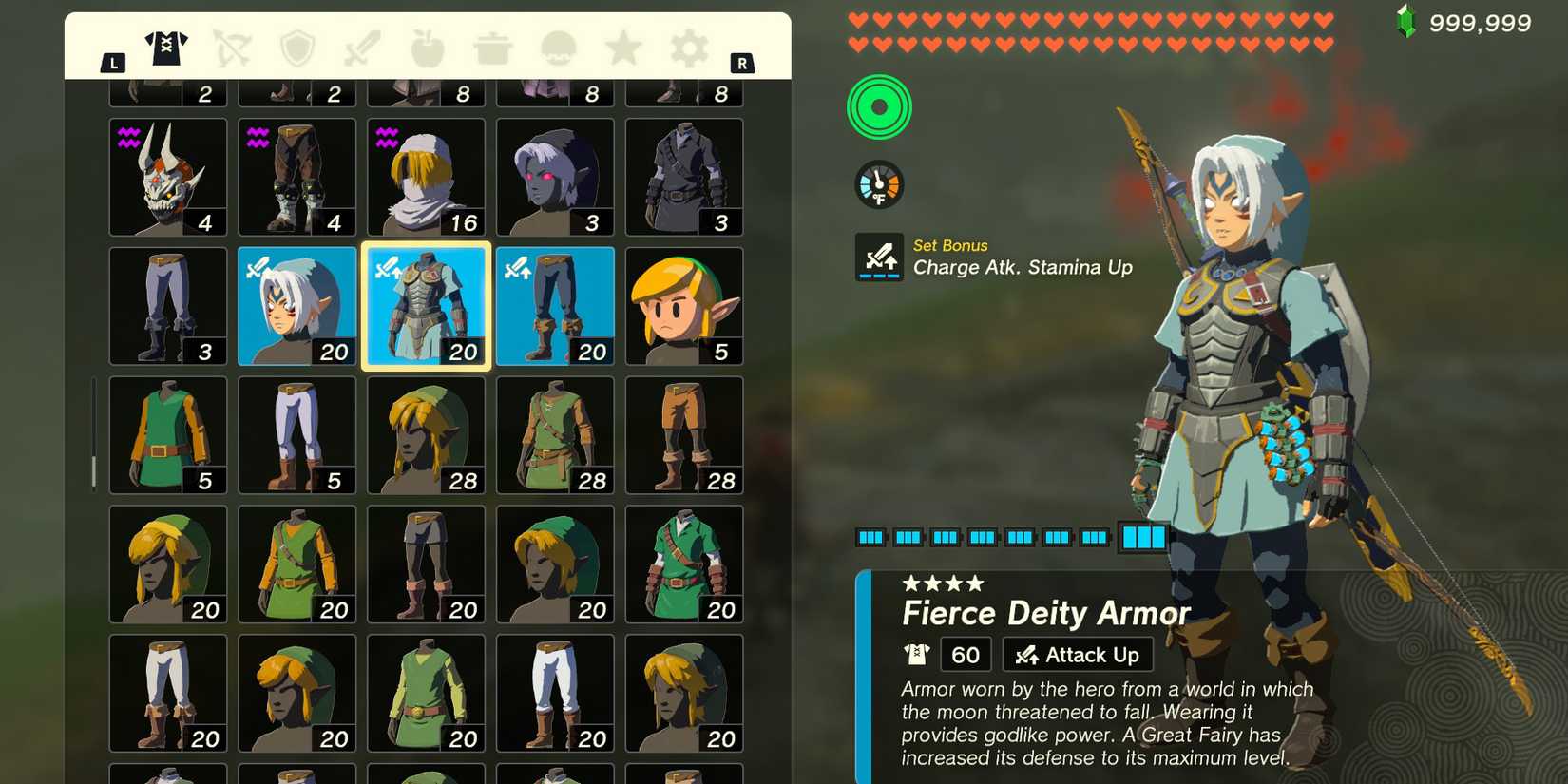The height and width of the screenshot is (784, 1568).
Task: Open the materials apple icon category
Action: 426,49
